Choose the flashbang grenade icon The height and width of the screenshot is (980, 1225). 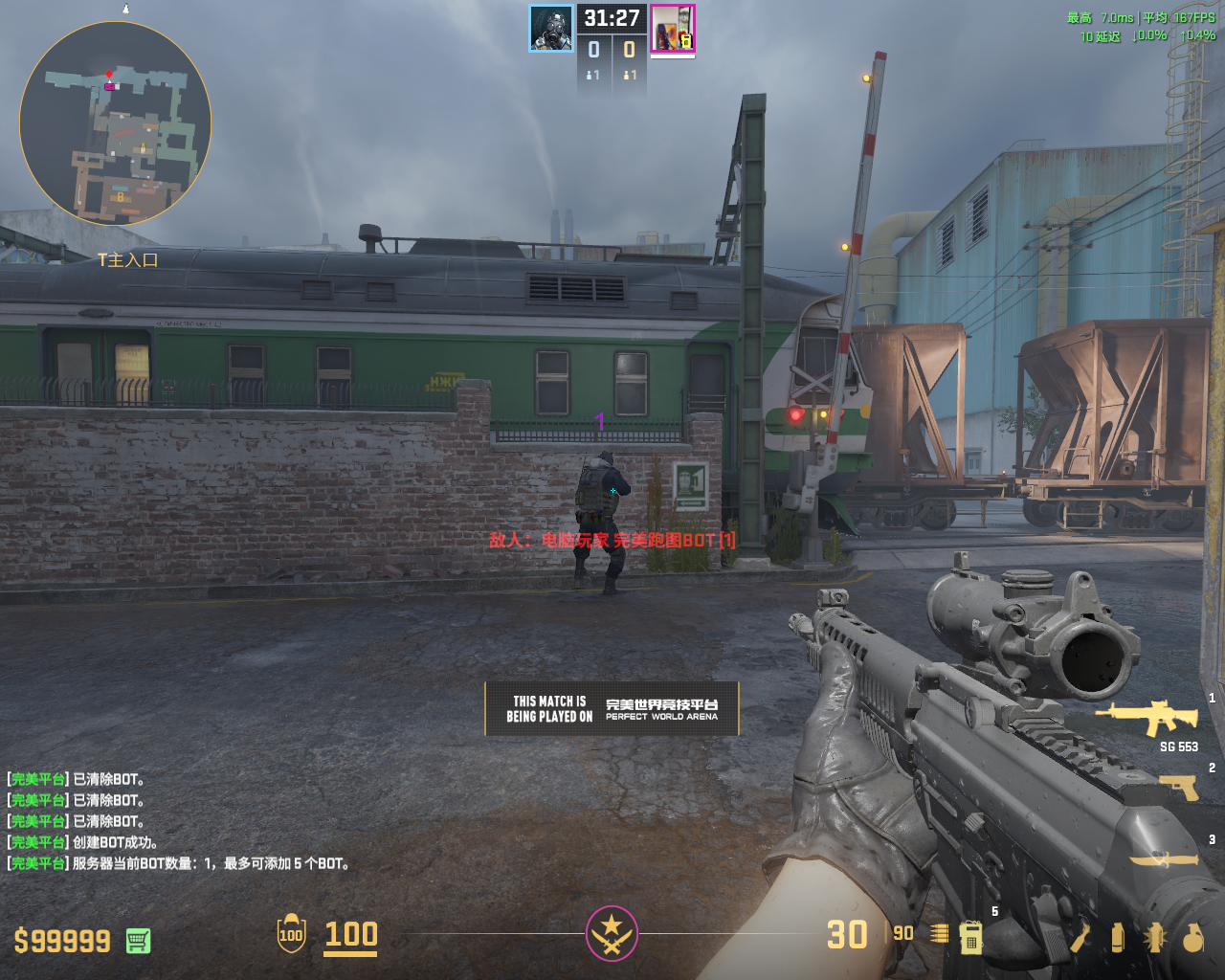(1154, 937)
